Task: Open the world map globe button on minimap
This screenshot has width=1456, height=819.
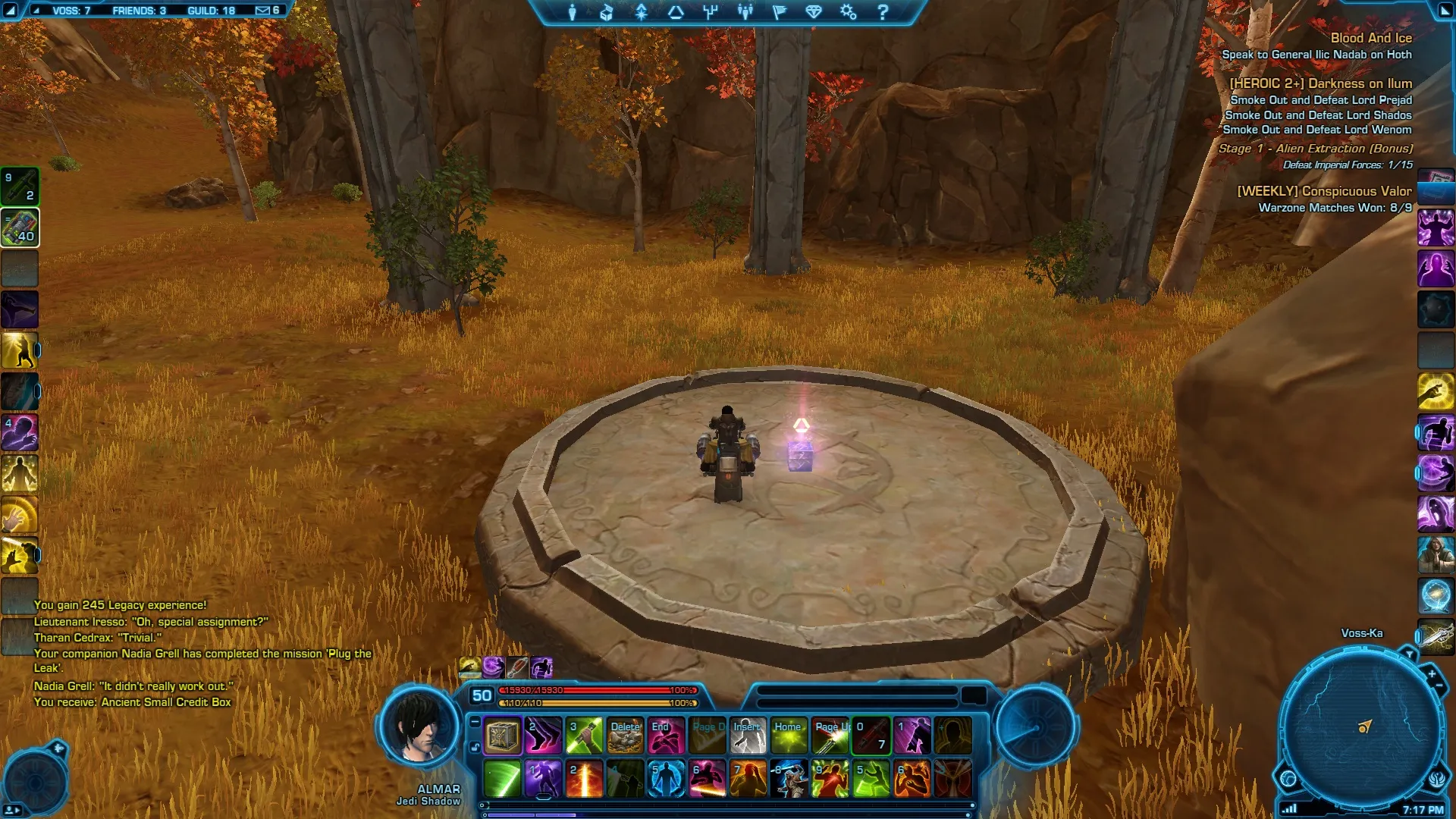Action: 1288,778
